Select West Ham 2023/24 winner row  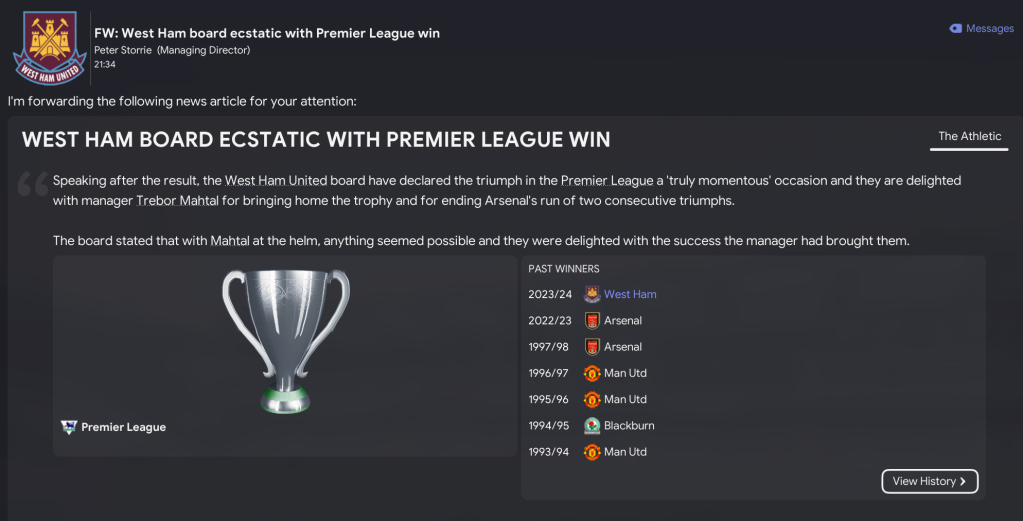click(x=630, y=295)
